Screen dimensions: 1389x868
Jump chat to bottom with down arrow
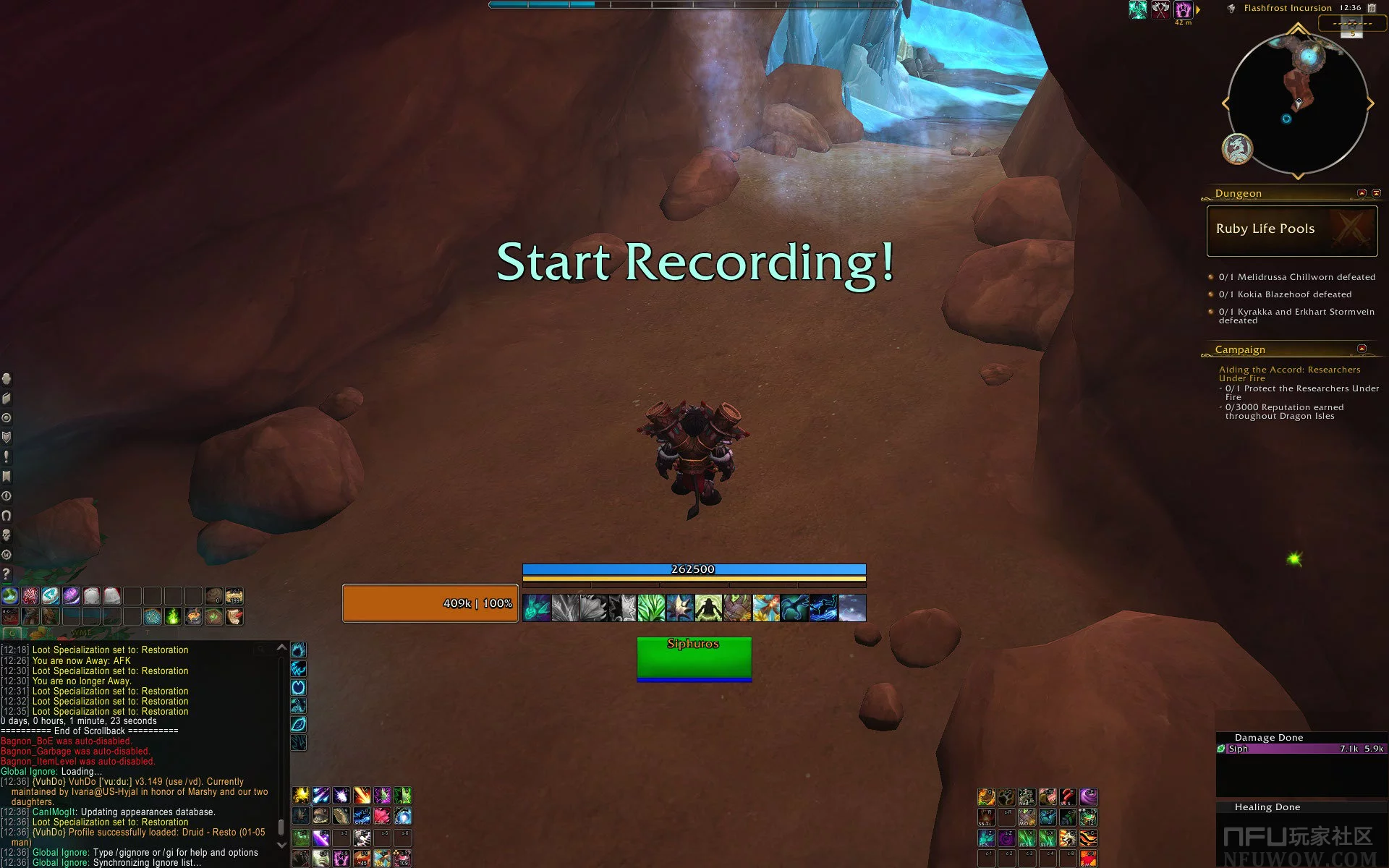pos(282,844)
